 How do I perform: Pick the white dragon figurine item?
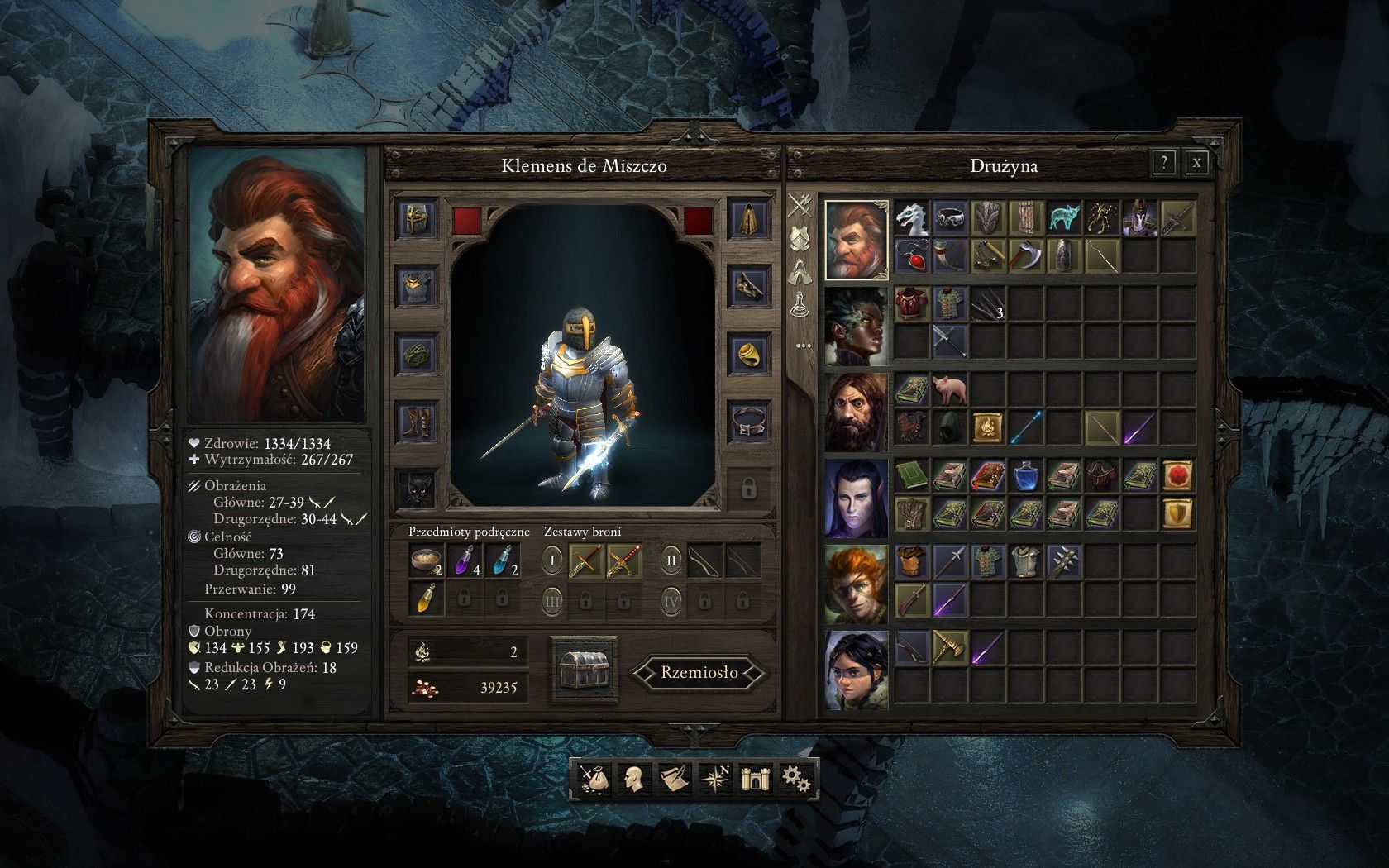tap(912, 218)
